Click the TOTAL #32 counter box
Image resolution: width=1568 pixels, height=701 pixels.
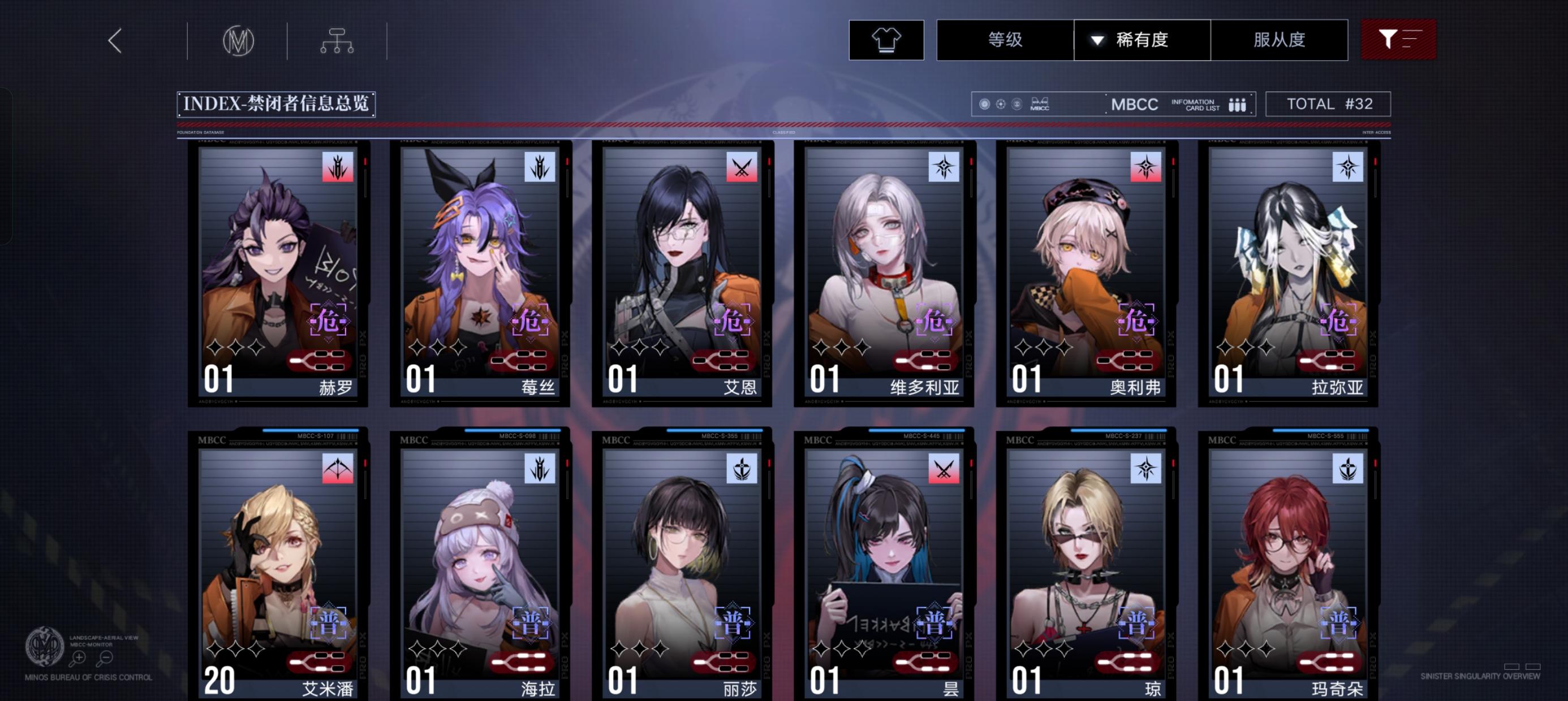[1329, 103]
